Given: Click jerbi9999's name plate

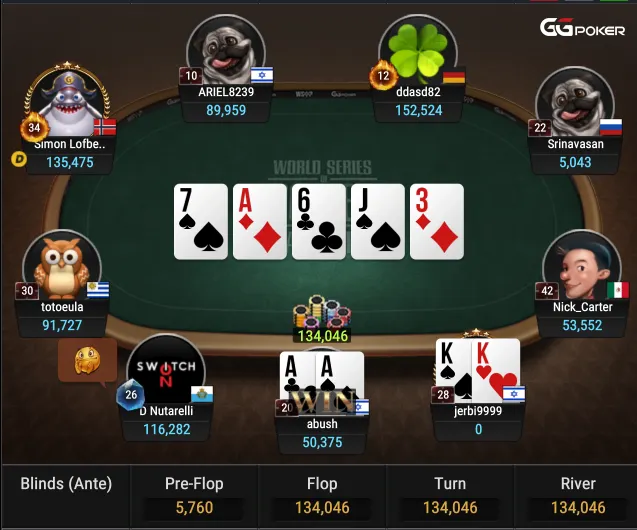Looking at the screenshot, I should (x=478, y=420).
